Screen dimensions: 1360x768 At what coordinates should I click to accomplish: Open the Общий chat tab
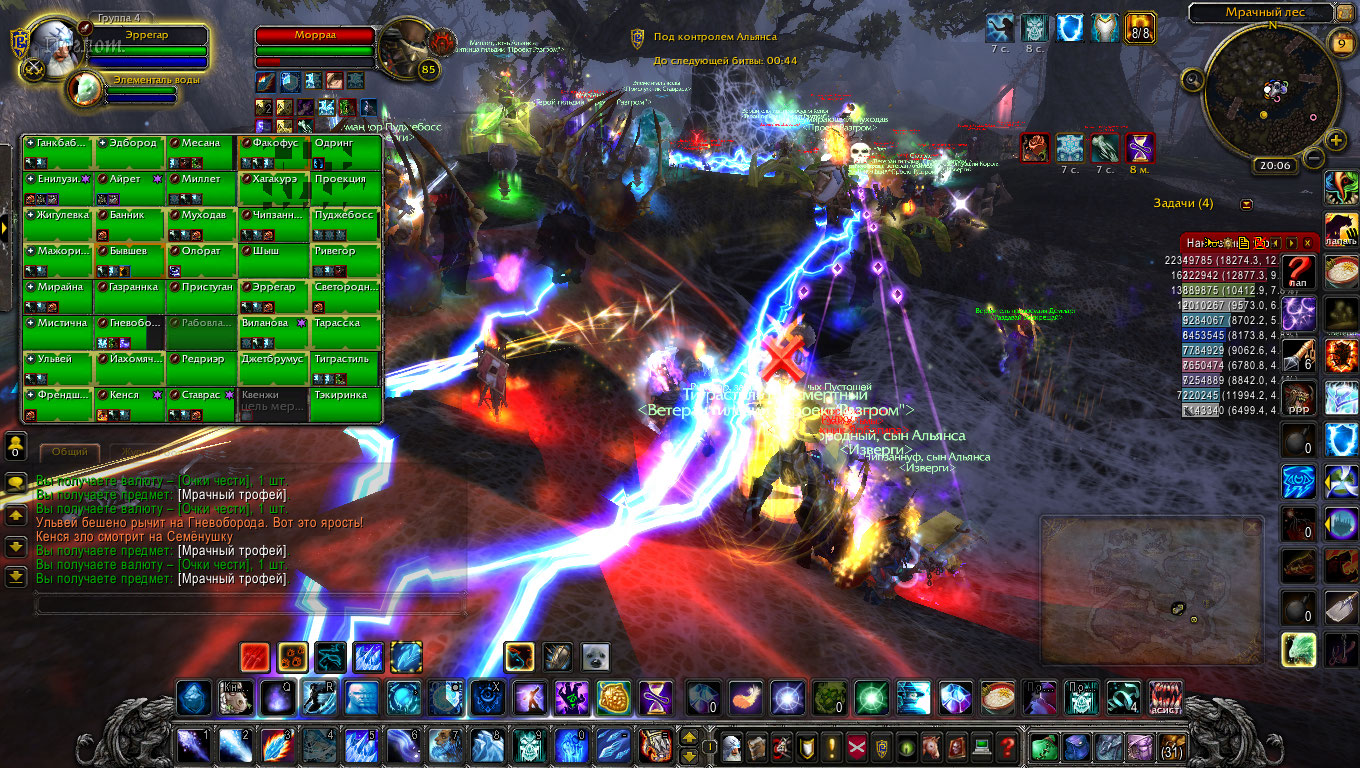pyautogui.click(x=70, y=452)
